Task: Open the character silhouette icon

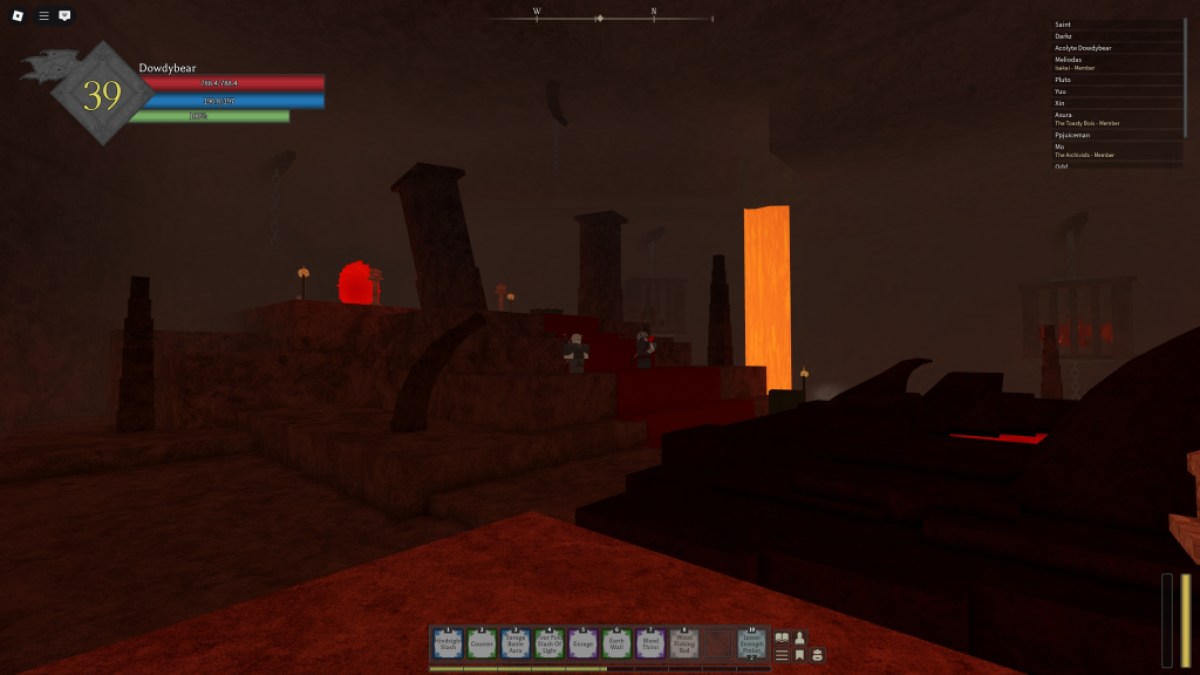Action: pos(800,637)
